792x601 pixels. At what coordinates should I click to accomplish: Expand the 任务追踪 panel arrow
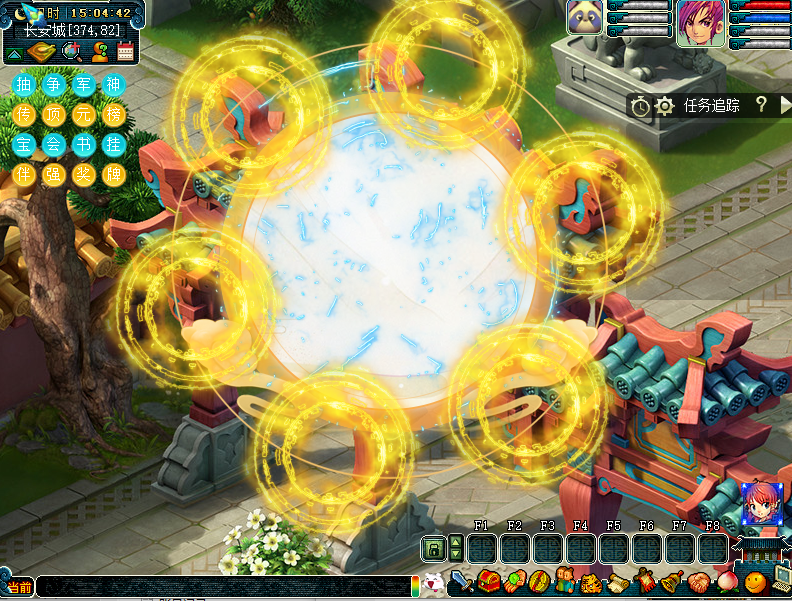[x=784, y=104]
